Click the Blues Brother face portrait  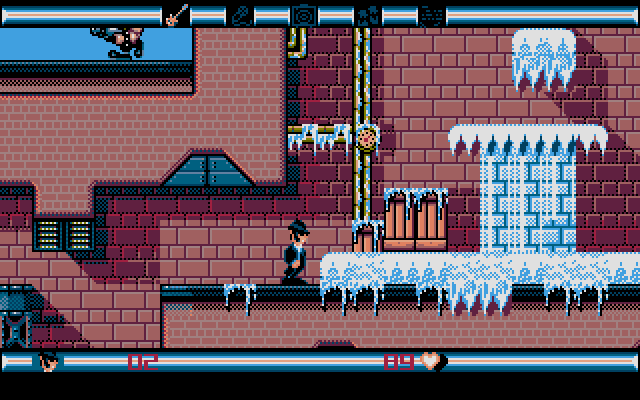point(49,360)
